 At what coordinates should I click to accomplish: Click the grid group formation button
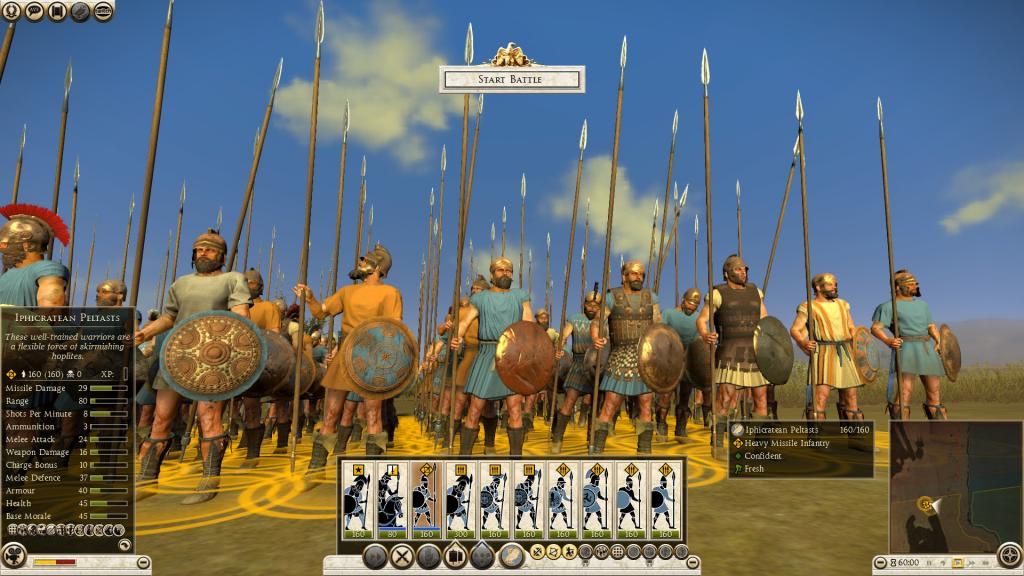[x=616, y=551]
